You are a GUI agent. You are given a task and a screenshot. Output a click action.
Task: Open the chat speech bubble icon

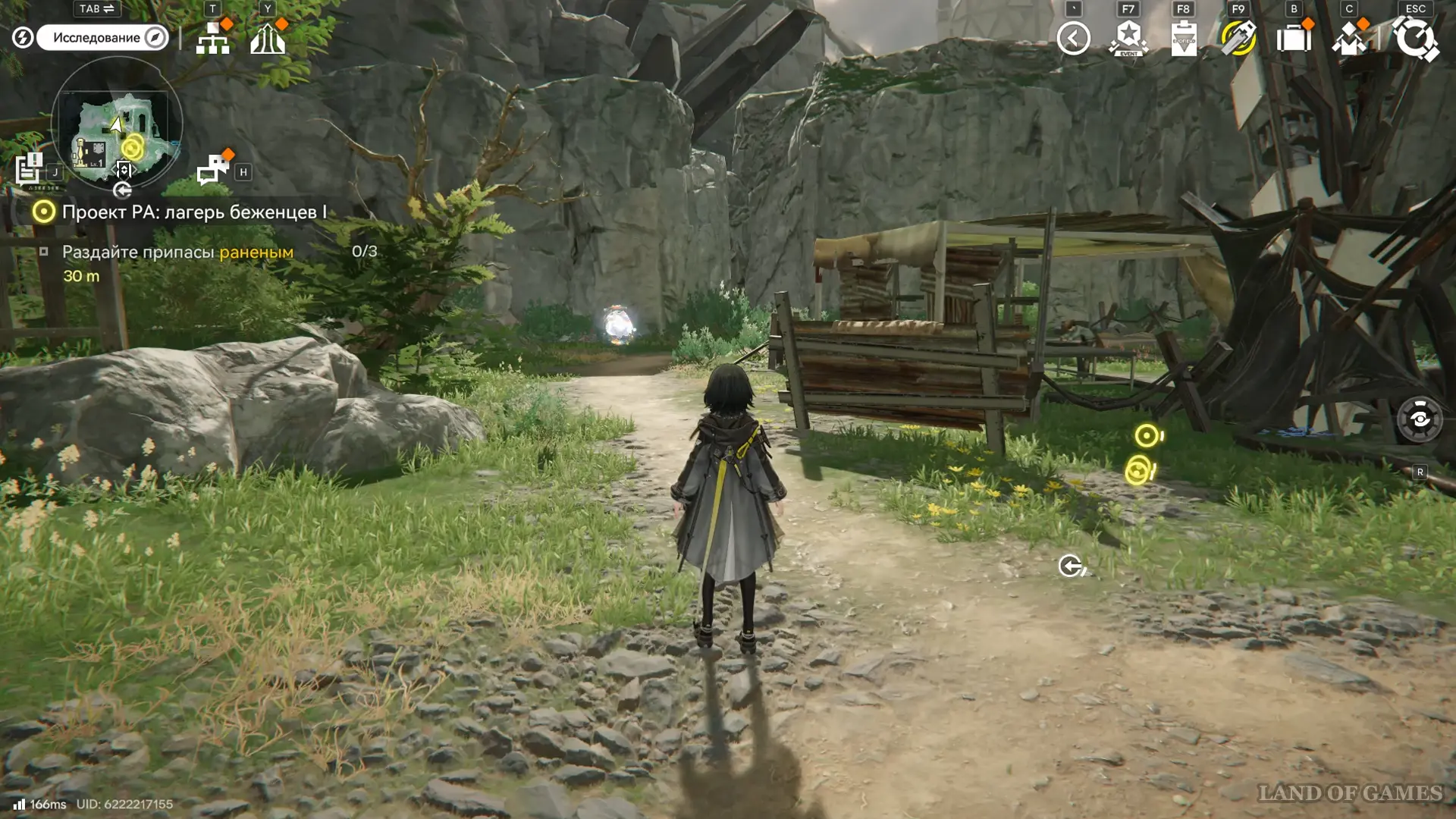pyautogui.click(x=213, y=170)
